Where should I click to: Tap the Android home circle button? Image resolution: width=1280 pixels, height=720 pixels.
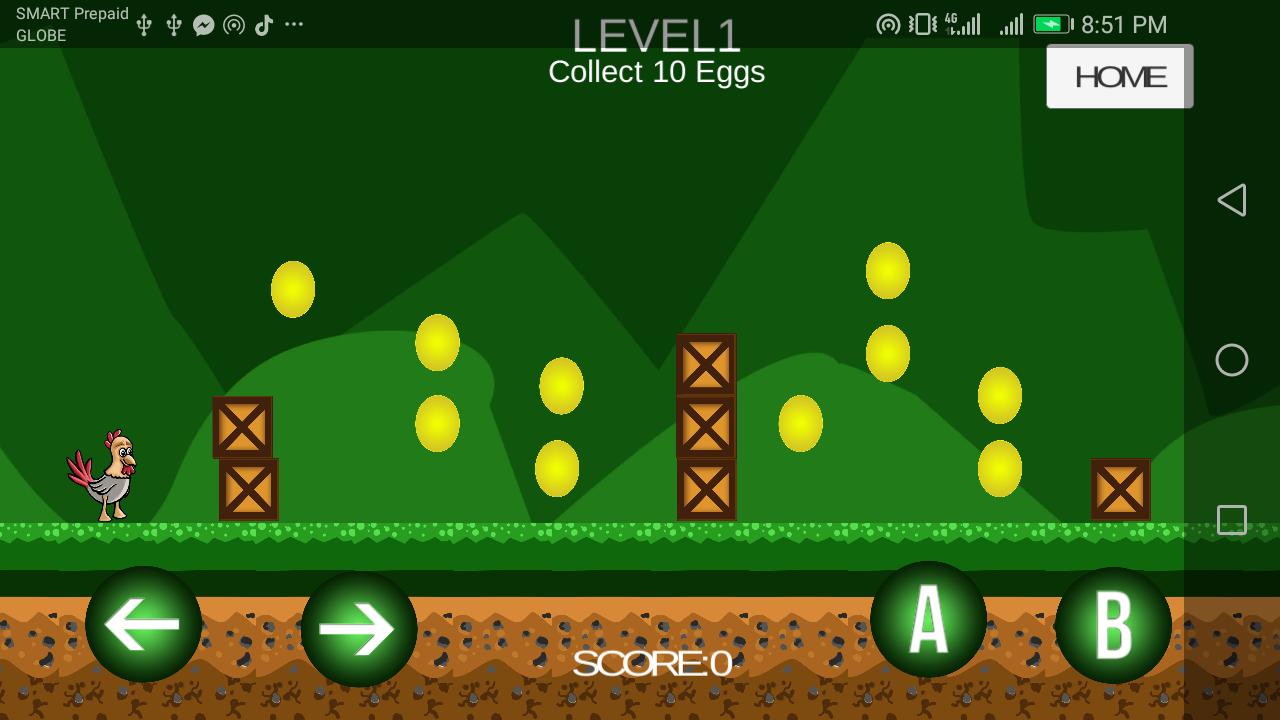[x=1232, y=360]
